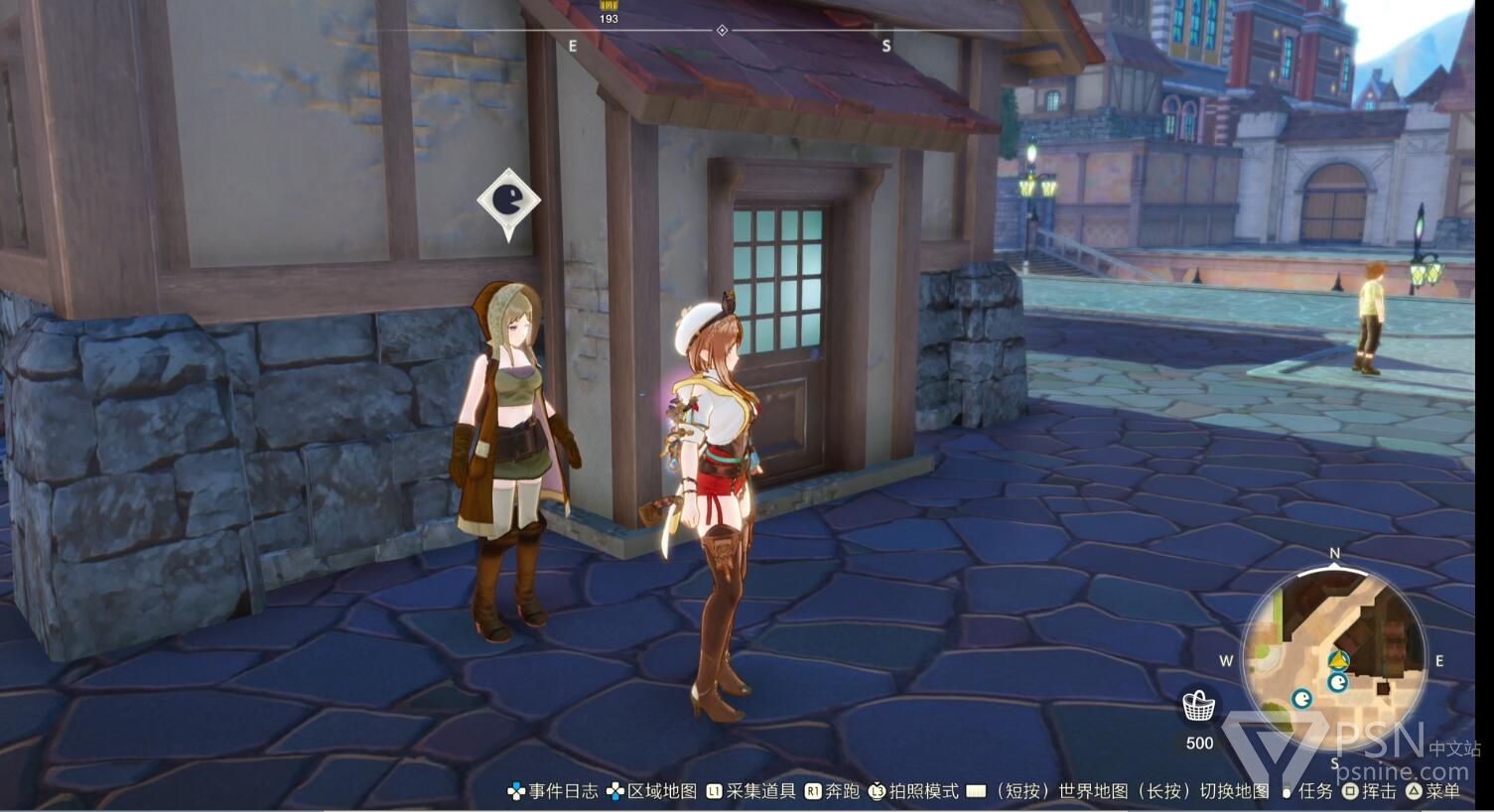
Task: Select the treasure chest marker on the compass
Action: pyautogui.click(x=609, y=6)
